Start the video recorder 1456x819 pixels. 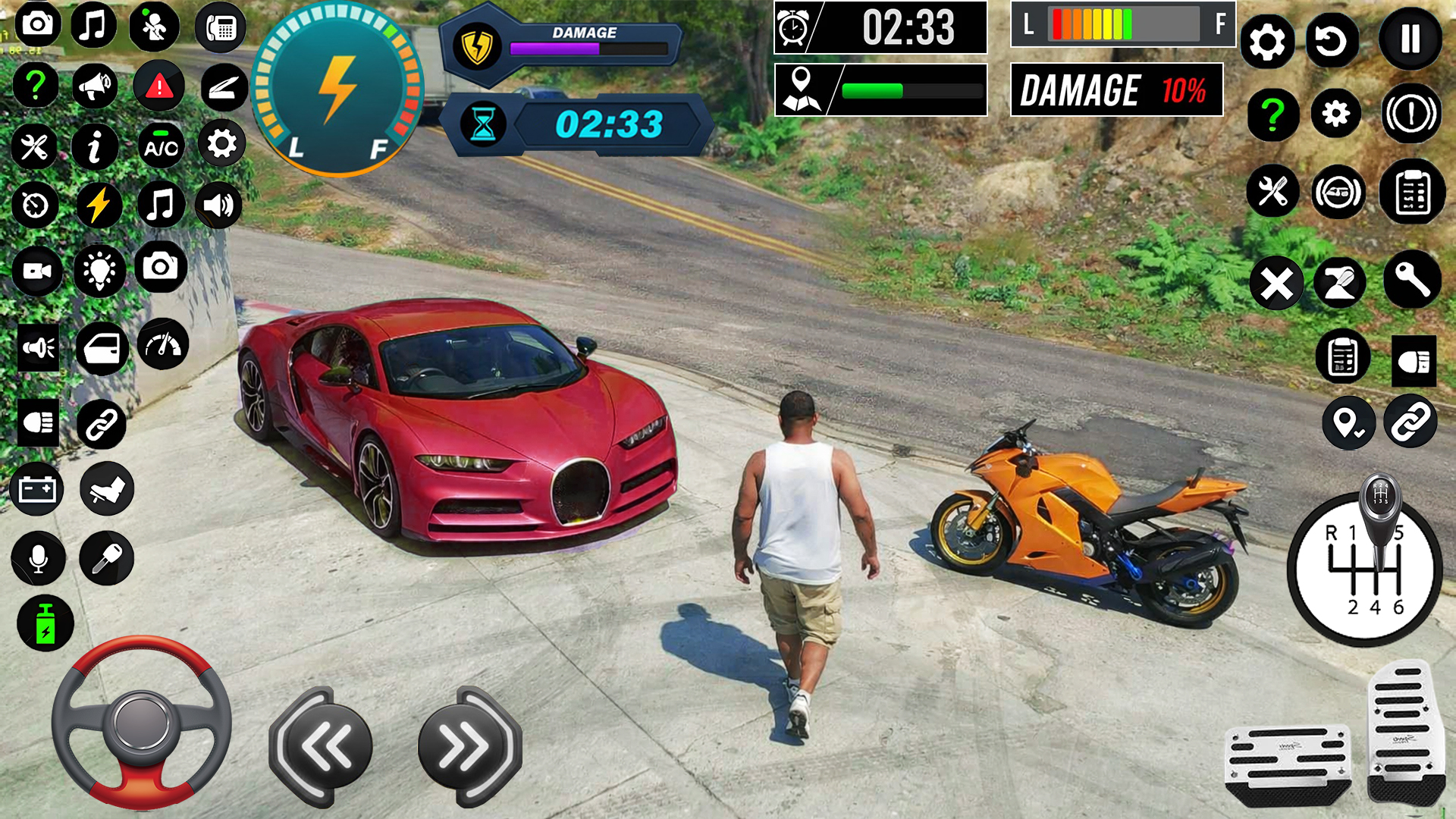tap(38, 271)
